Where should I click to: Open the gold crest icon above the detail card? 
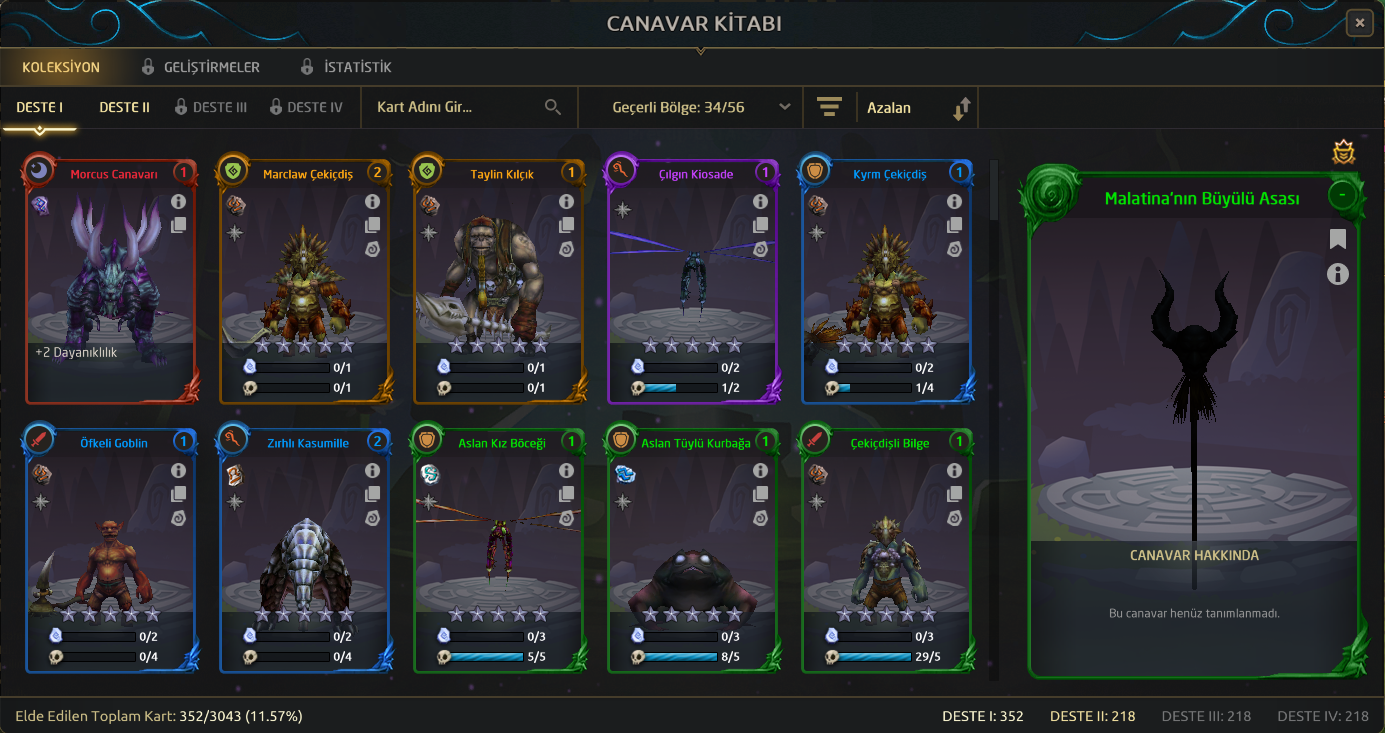click(1344, 152)
